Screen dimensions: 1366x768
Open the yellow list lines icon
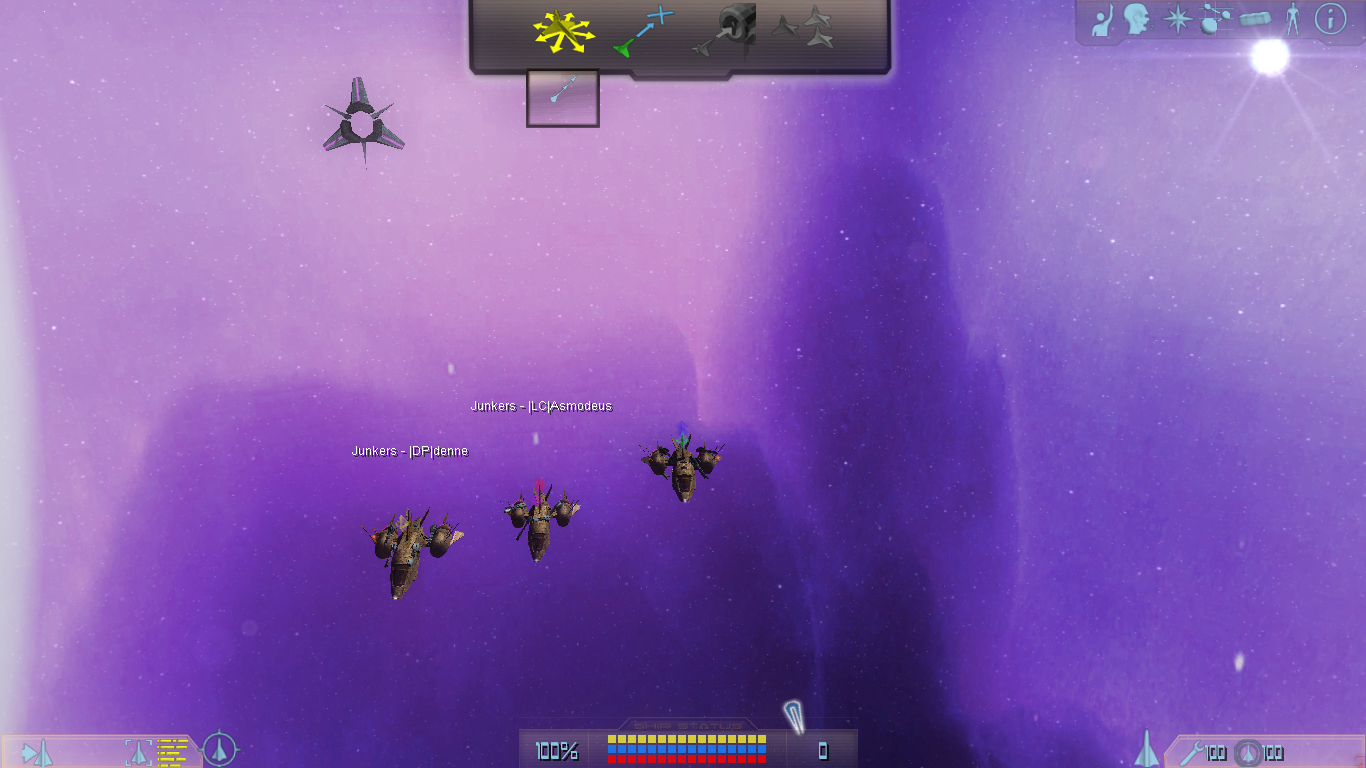(x=172, y=751)
